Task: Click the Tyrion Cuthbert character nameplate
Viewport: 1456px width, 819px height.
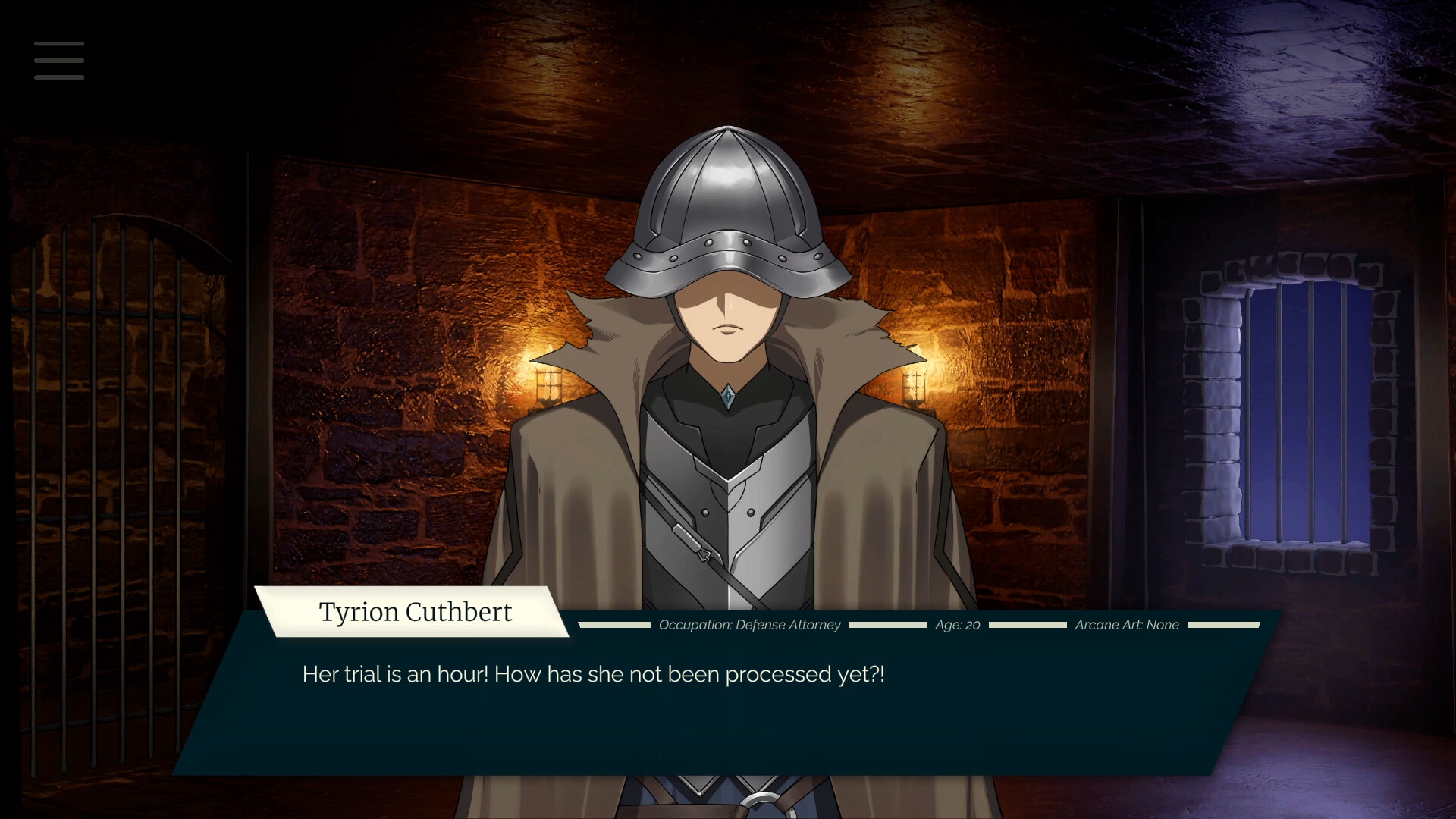Action: pos(416,612)
